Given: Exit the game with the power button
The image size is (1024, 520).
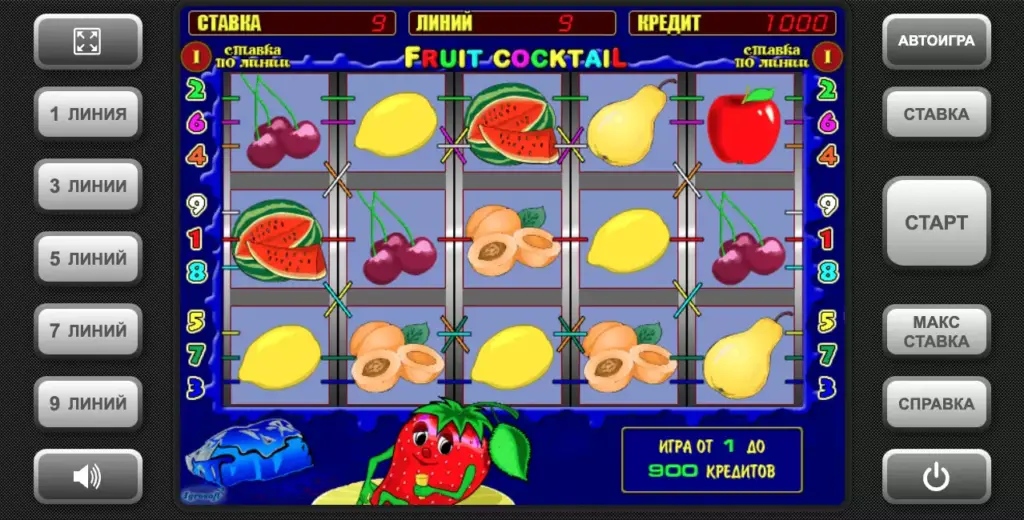Looking at the screenshot, I should [936, 477].
